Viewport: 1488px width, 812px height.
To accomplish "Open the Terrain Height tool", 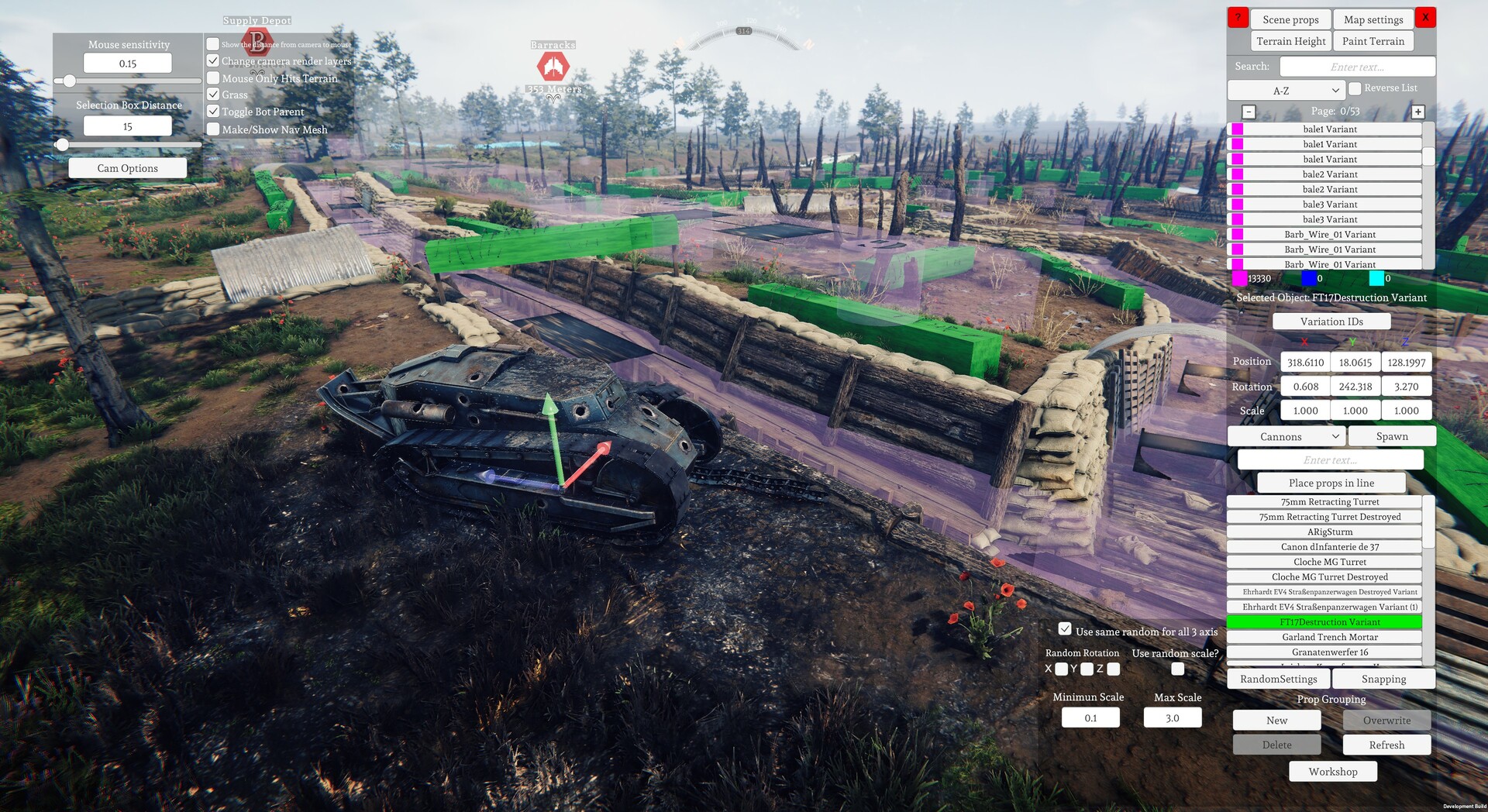I will click(1290, 41).
